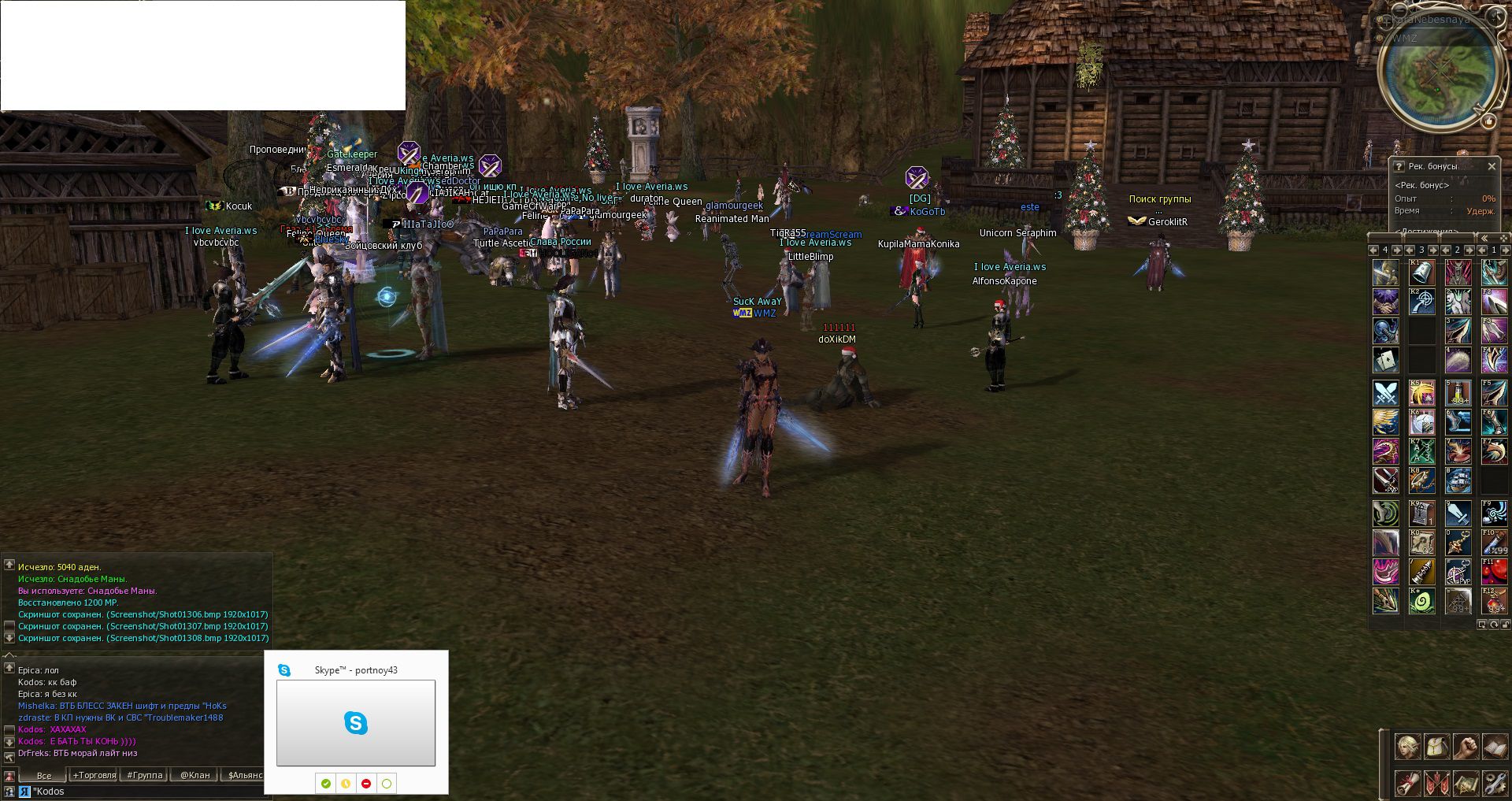
Task: Open the #Группа chat tab
Action: [x=145, y=775]
